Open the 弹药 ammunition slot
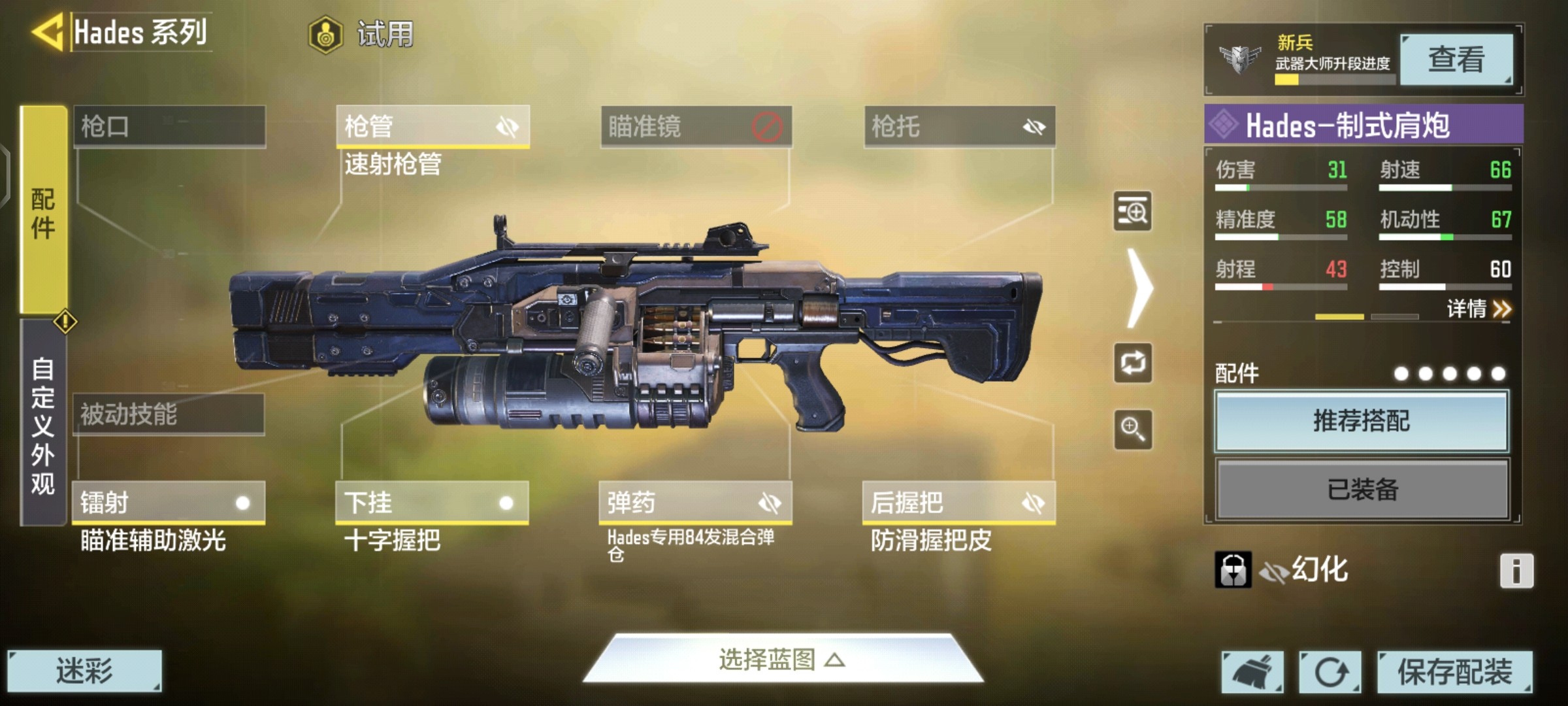1568x706 pixels. pyautogui.click(x=695, y=503)
